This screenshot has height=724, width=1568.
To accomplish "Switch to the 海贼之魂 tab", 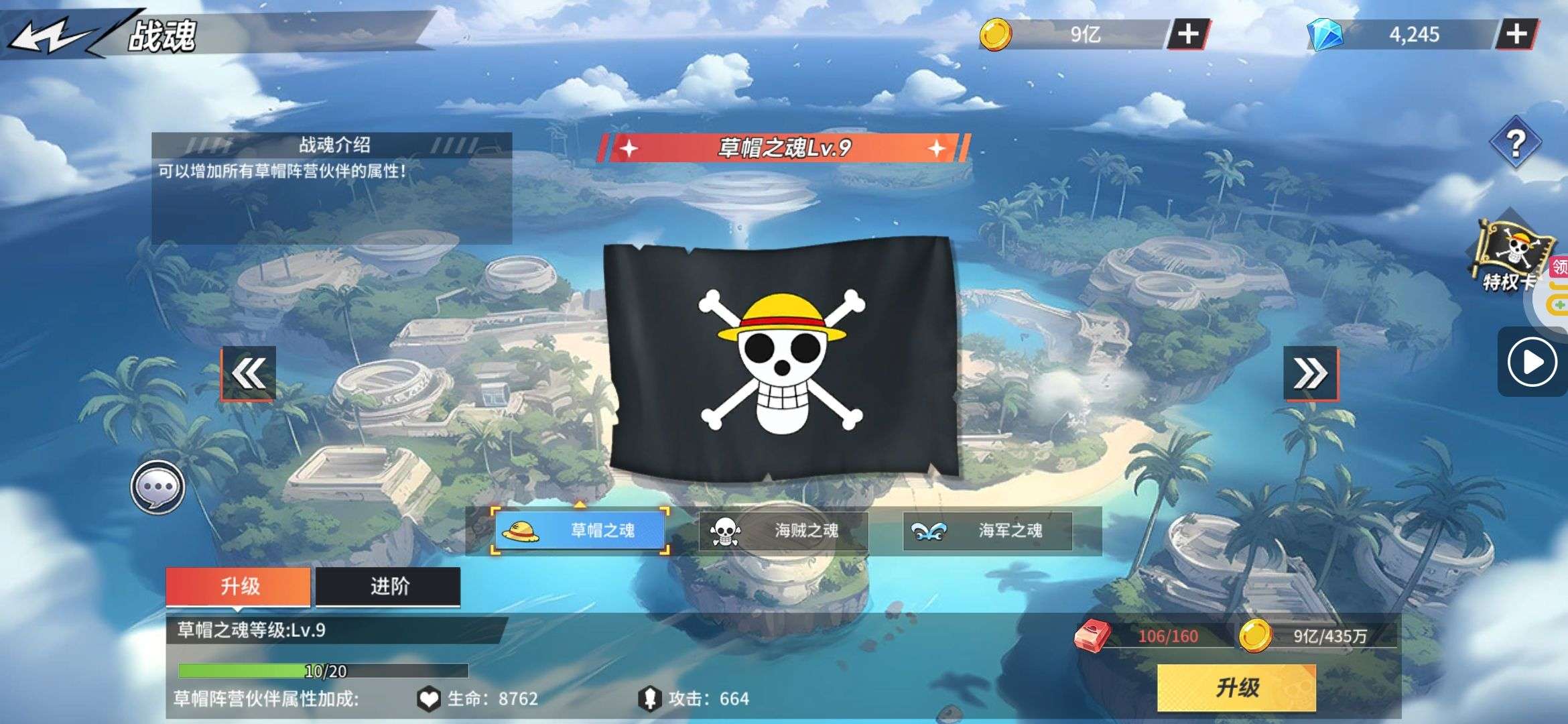I will [783, 531].
